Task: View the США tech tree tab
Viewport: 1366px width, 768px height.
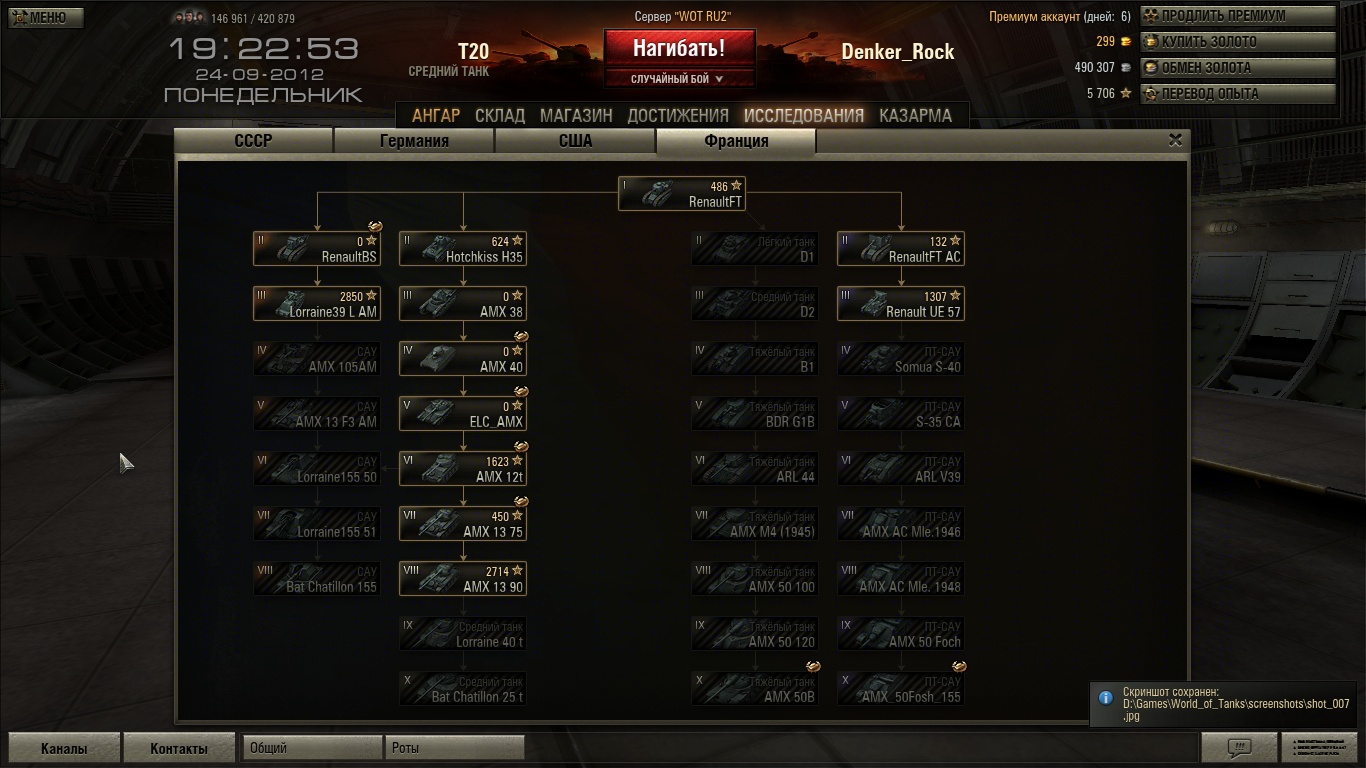Action: 575,141
